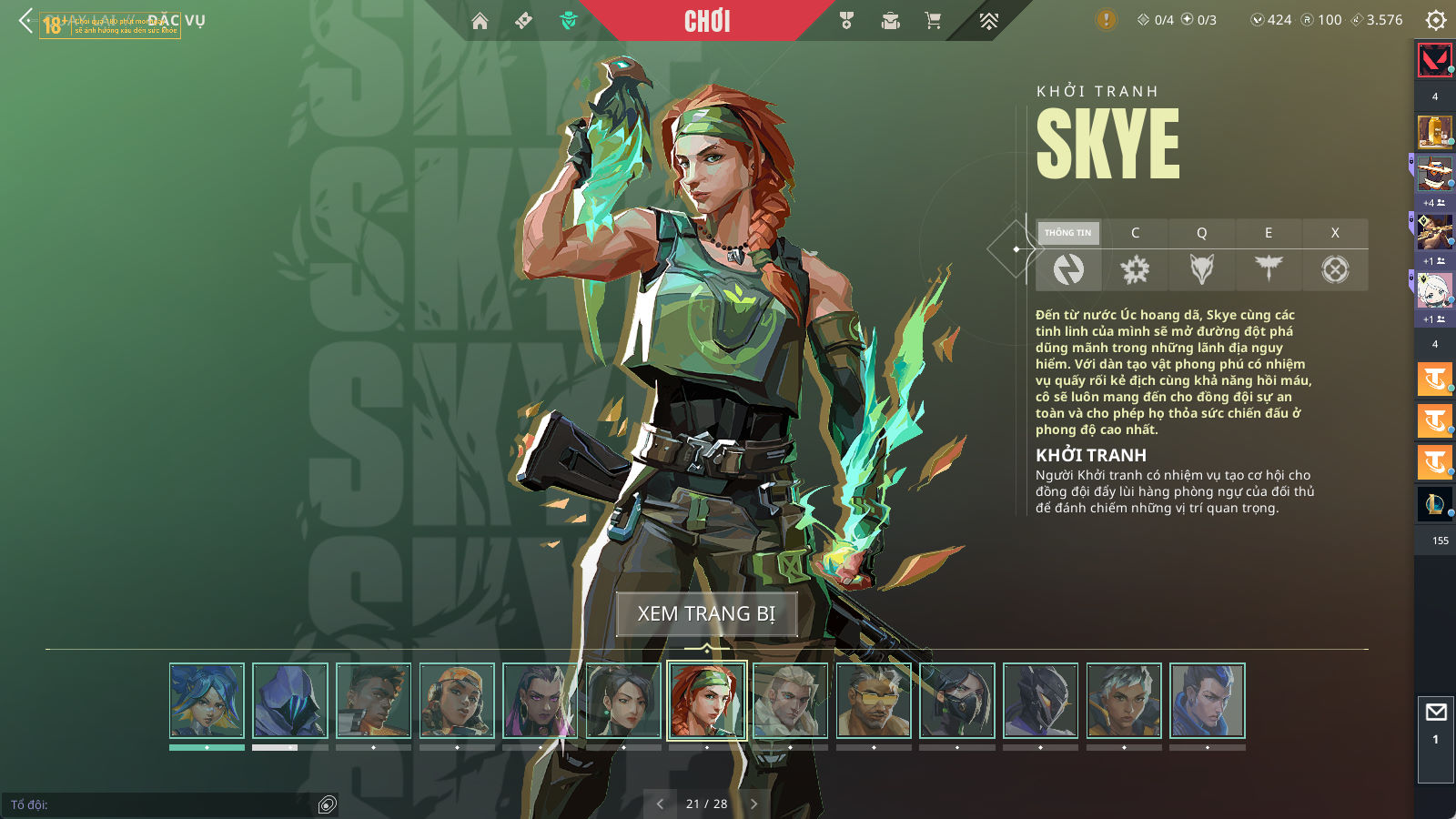Select the masked Viper agent portrait

957,701
